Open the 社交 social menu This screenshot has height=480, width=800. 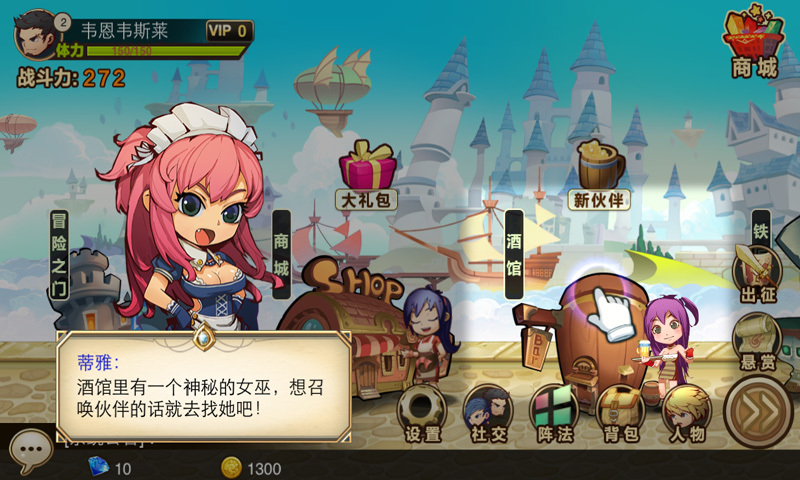tap(489, 412)
